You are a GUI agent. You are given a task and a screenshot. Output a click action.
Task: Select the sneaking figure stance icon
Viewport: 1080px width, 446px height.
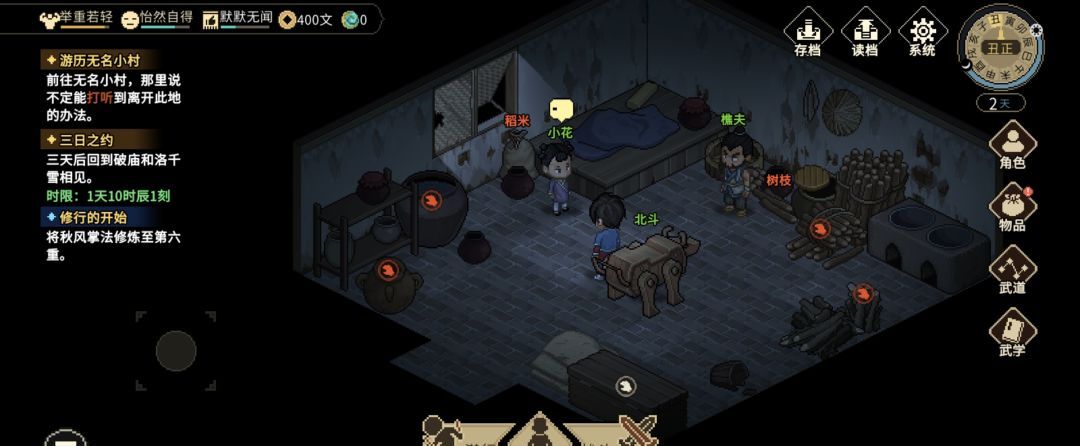tap(441, 432)
